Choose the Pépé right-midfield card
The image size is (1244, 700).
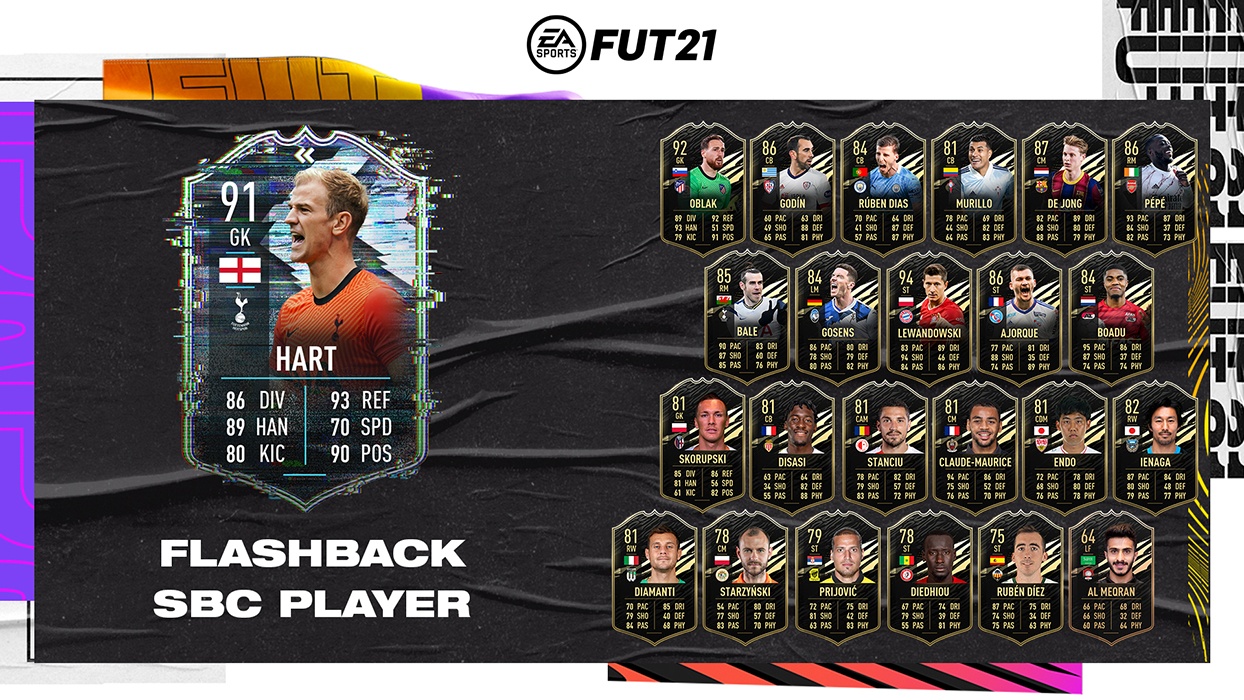(x=1154, y=190)
